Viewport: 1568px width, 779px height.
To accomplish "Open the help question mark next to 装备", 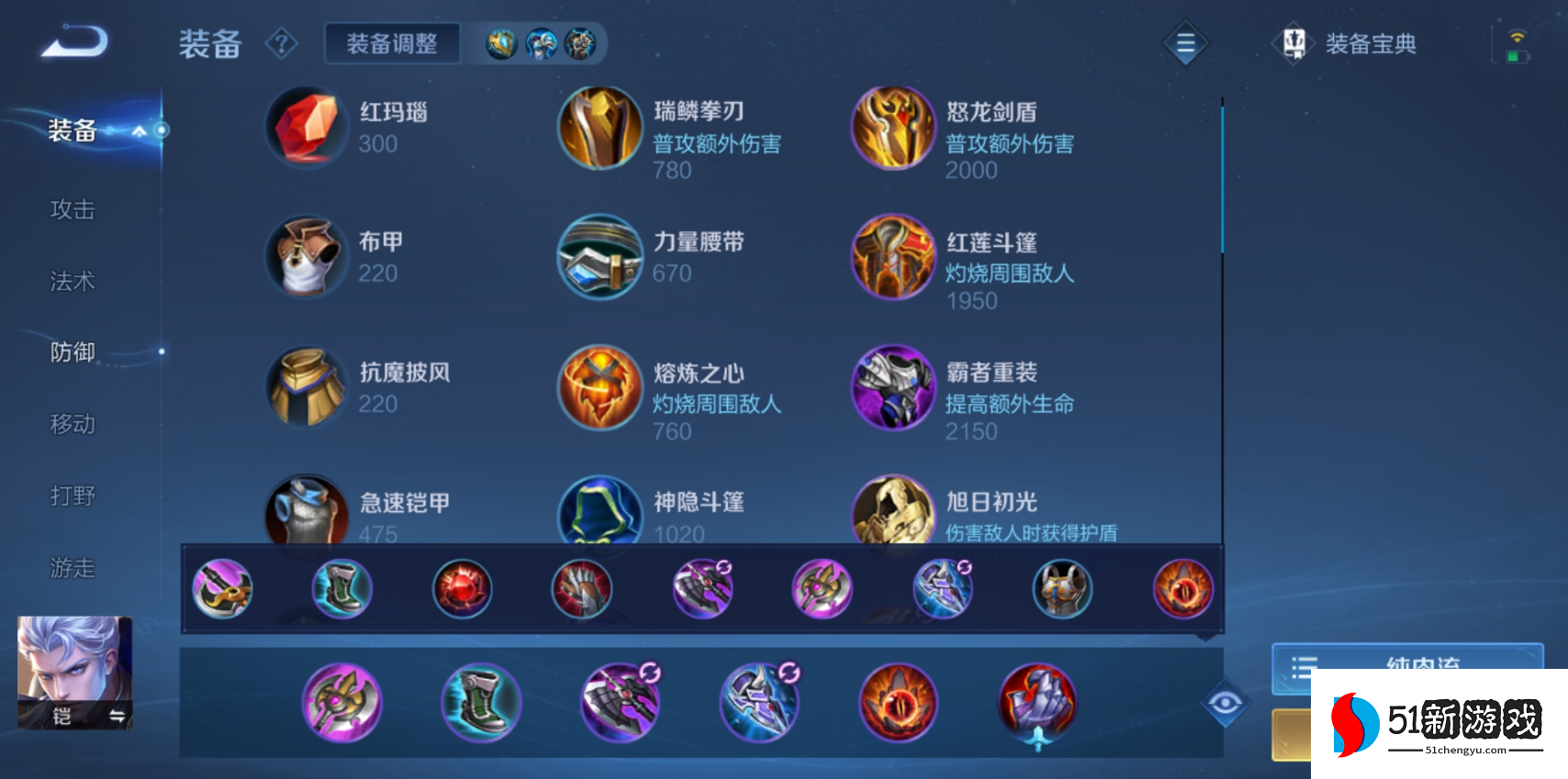I will [282, 44].
